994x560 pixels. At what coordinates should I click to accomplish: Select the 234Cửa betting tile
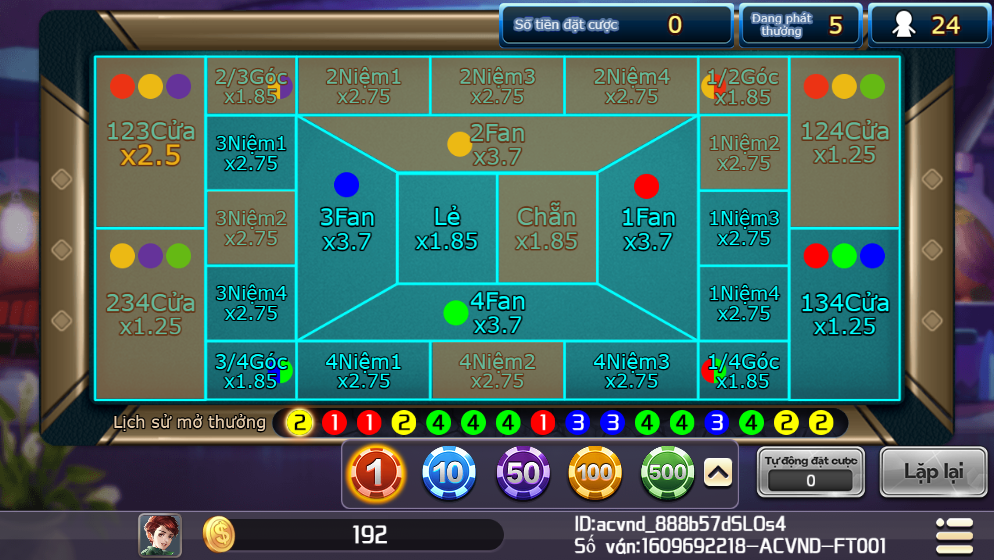click(x=150, y=314)
